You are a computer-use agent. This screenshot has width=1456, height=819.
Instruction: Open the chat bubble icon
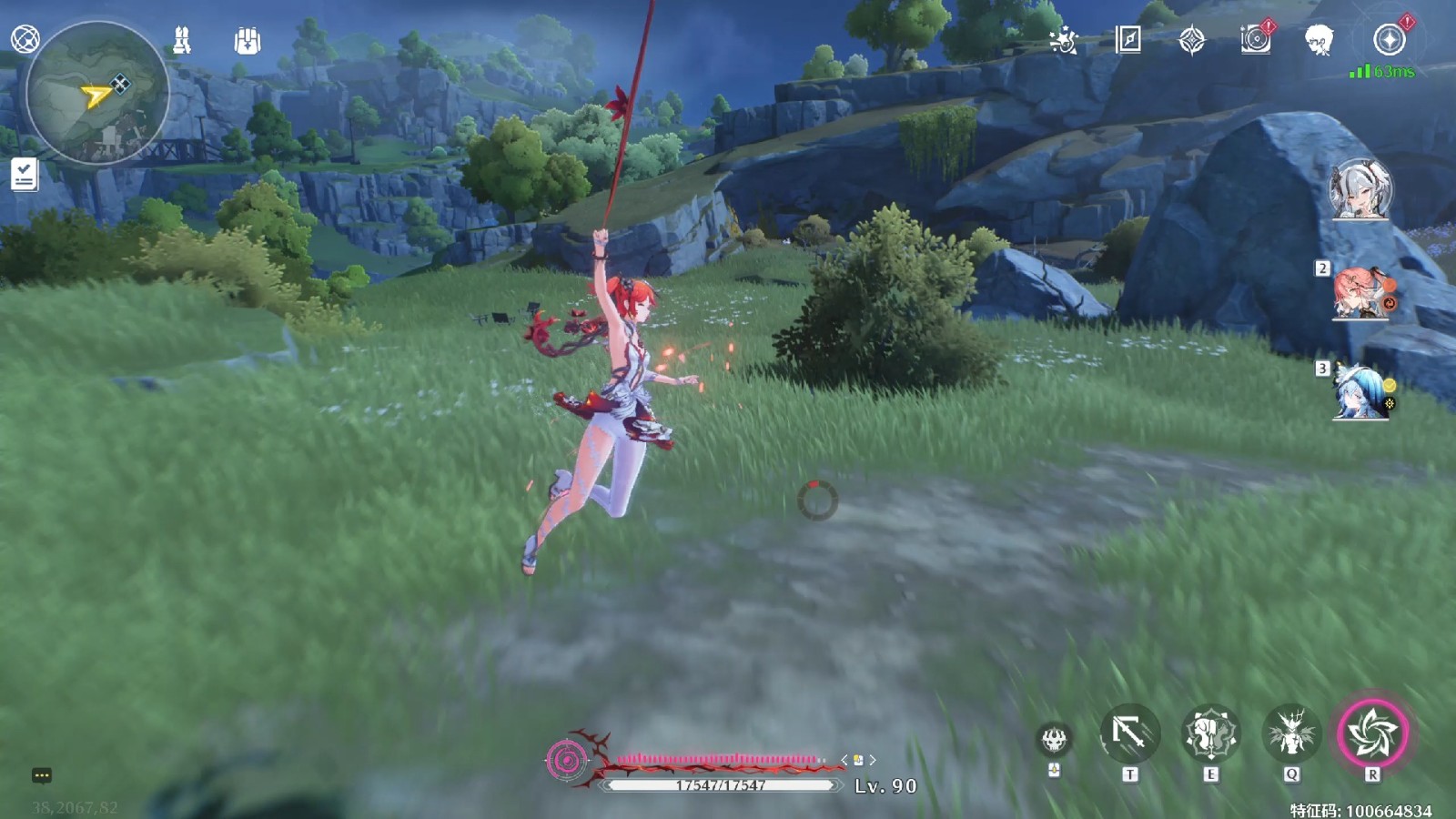[x=42, y=775]
